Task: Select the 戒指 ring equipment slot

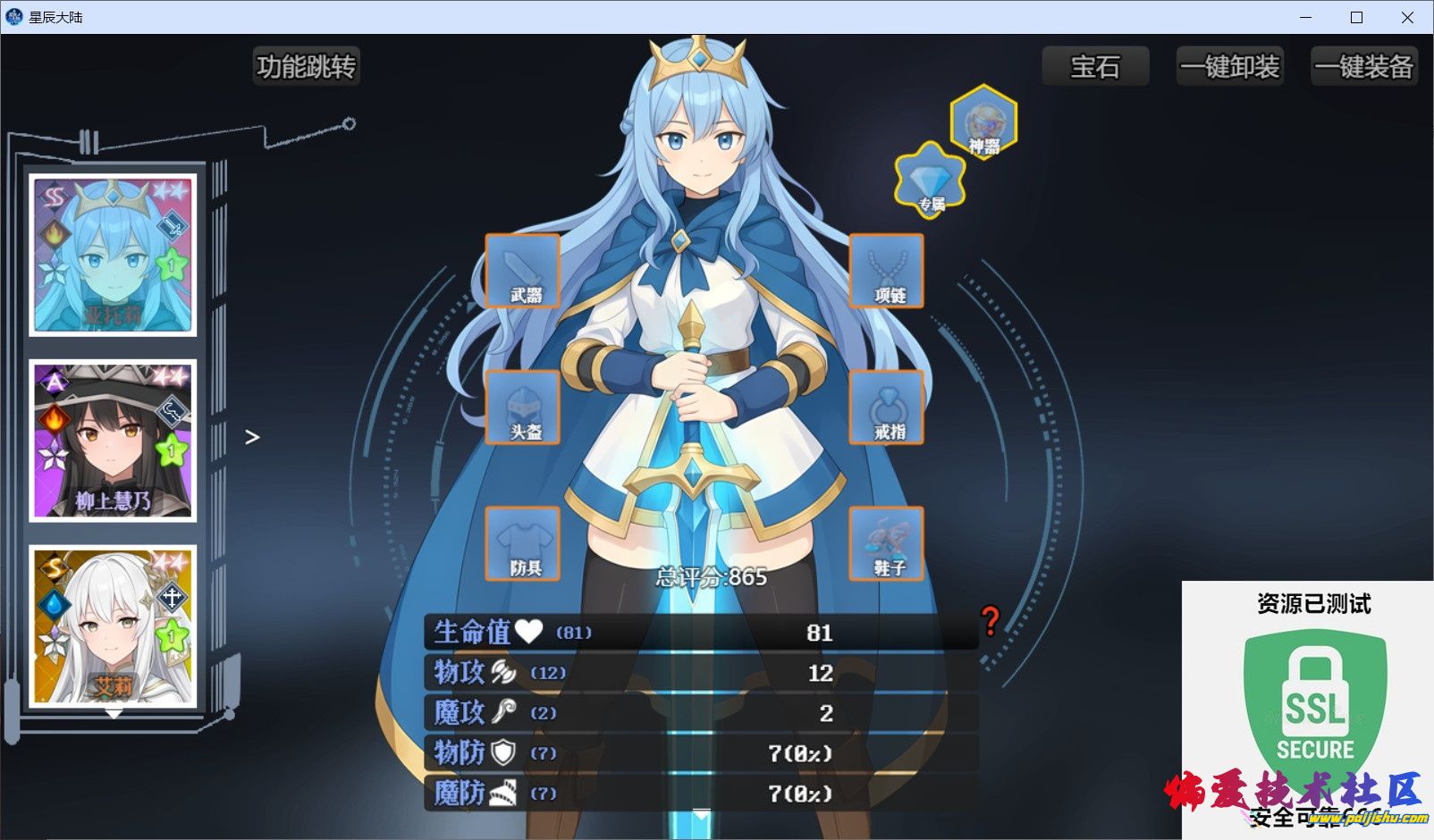Action: click(x=888, y=407)
